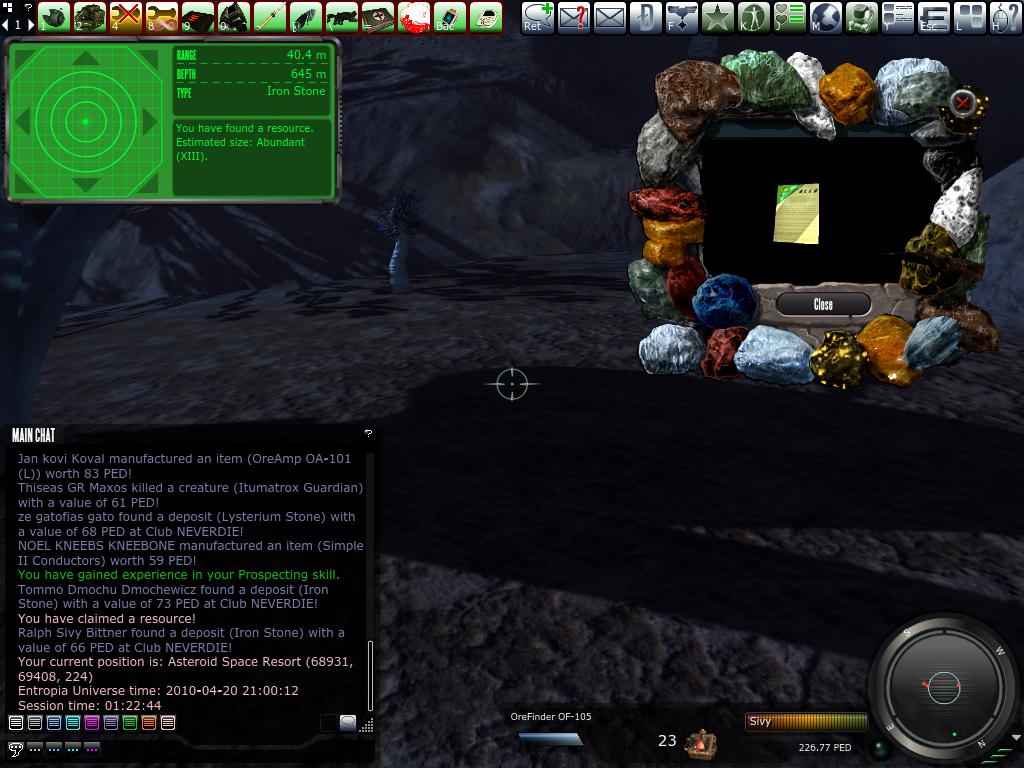This screenshot has height=768, width=1024.
Task: Click the mouse help icon
Action: pyautogui.click(x=1005, y=17)
